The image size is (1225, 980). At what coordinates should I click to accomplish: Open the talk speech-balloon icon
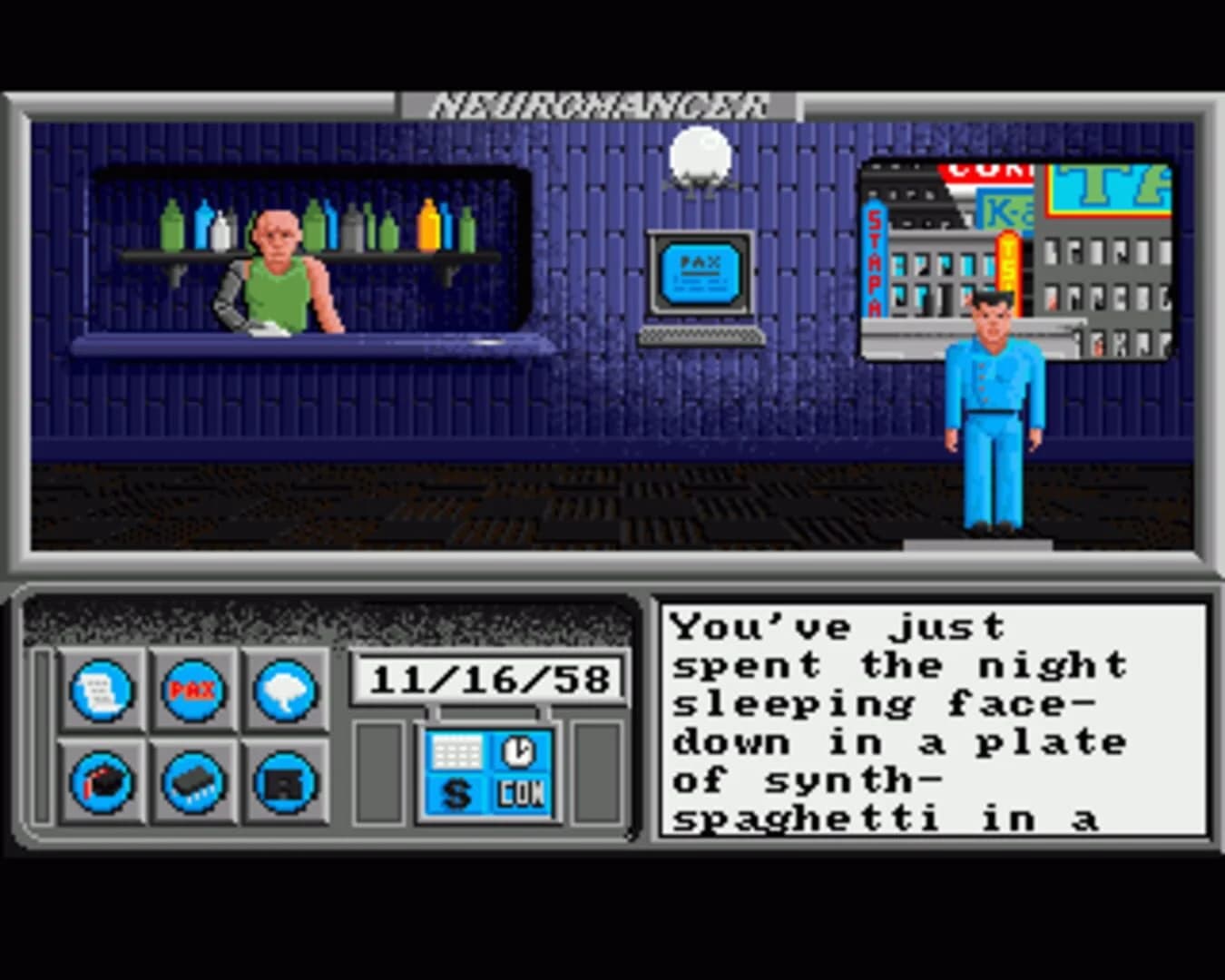click(x=284, y=688)
